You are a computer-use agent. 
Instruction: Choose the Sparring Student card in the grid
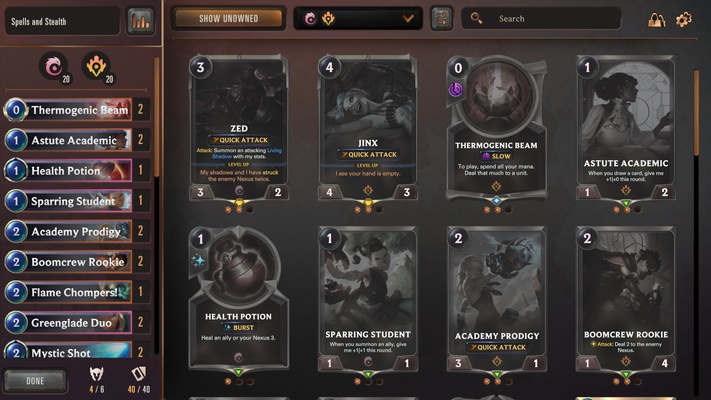click(368, 305)
